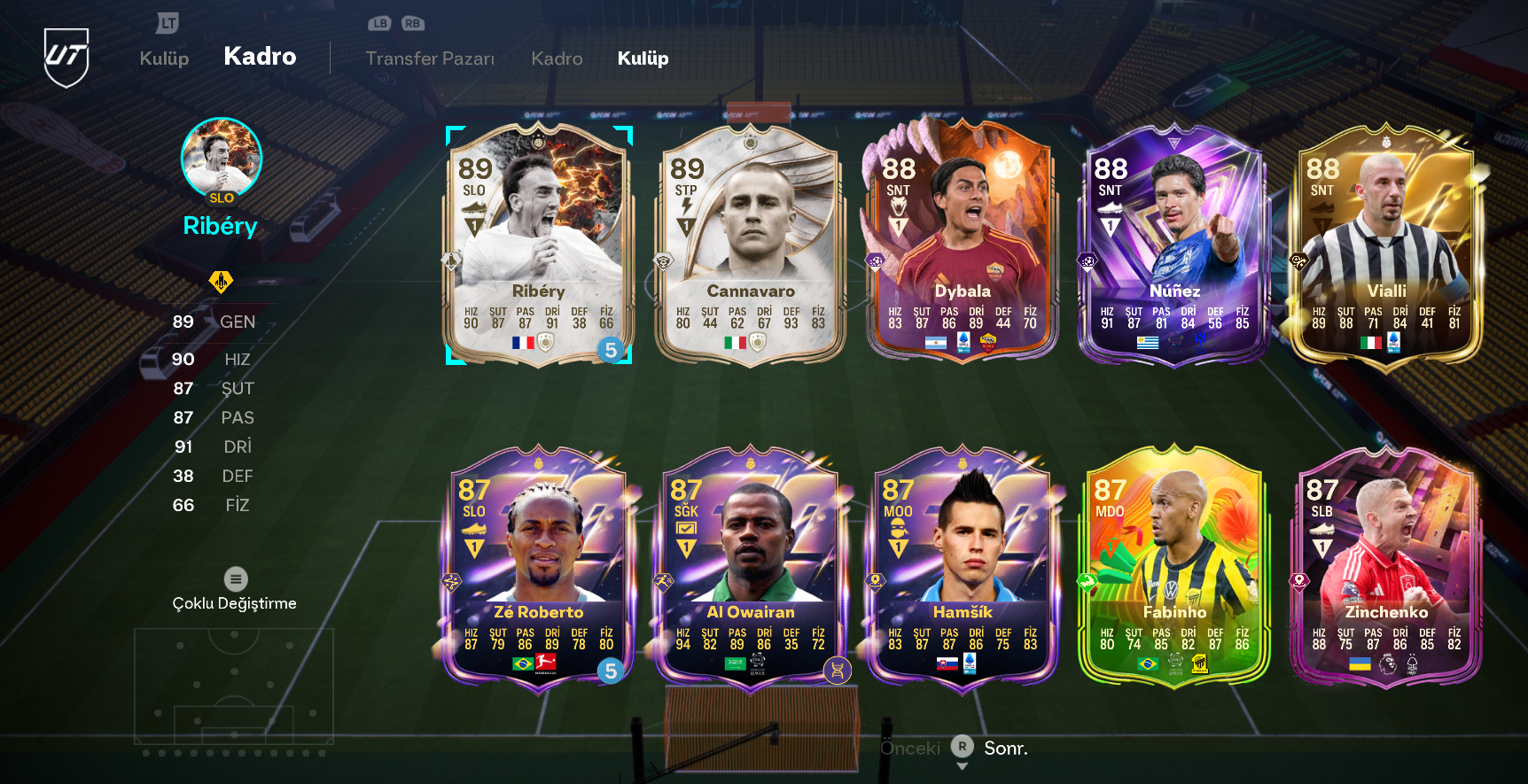Pick the Hamšík 87 MOO card

click(962, 567)
